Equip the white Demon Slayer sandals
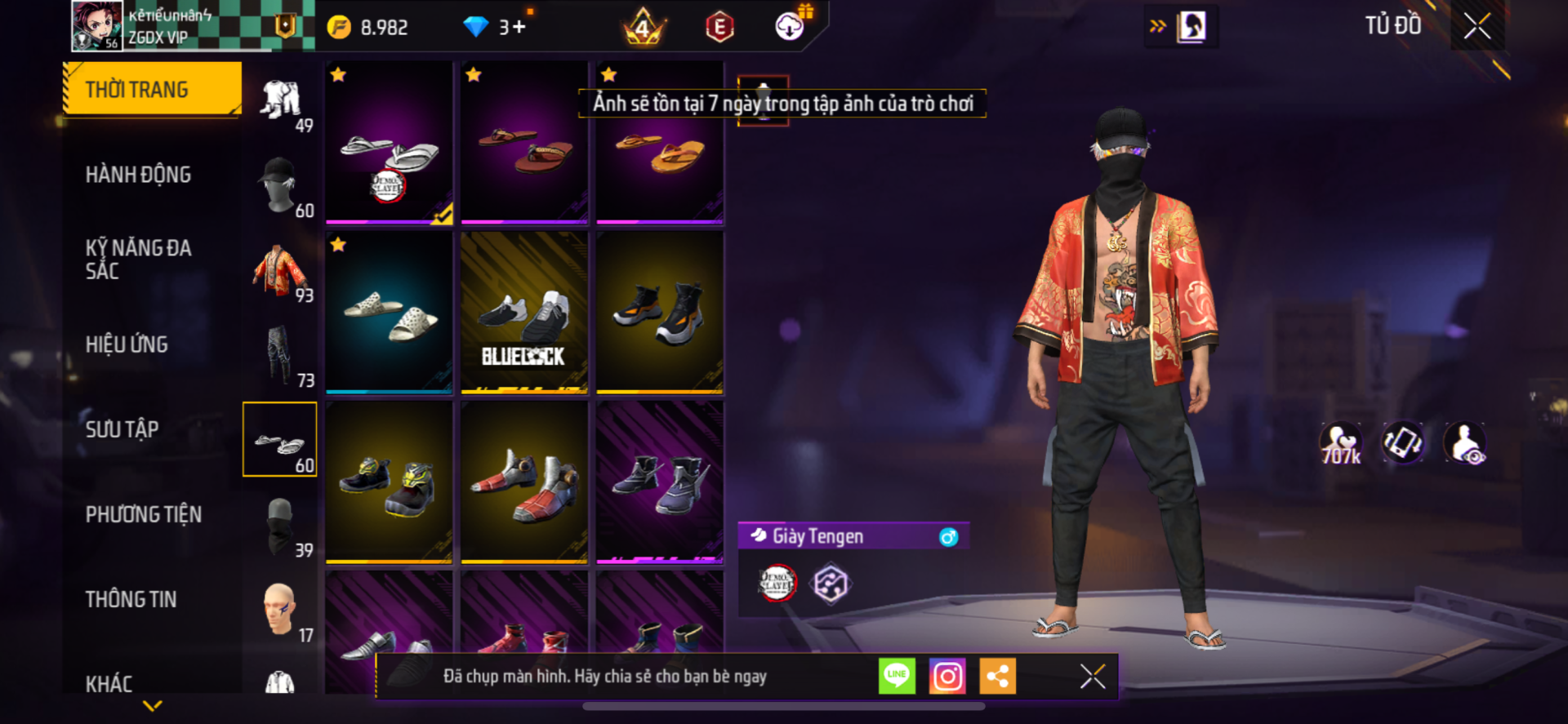This screenshot has height=724, width=1568. (390, 142)
